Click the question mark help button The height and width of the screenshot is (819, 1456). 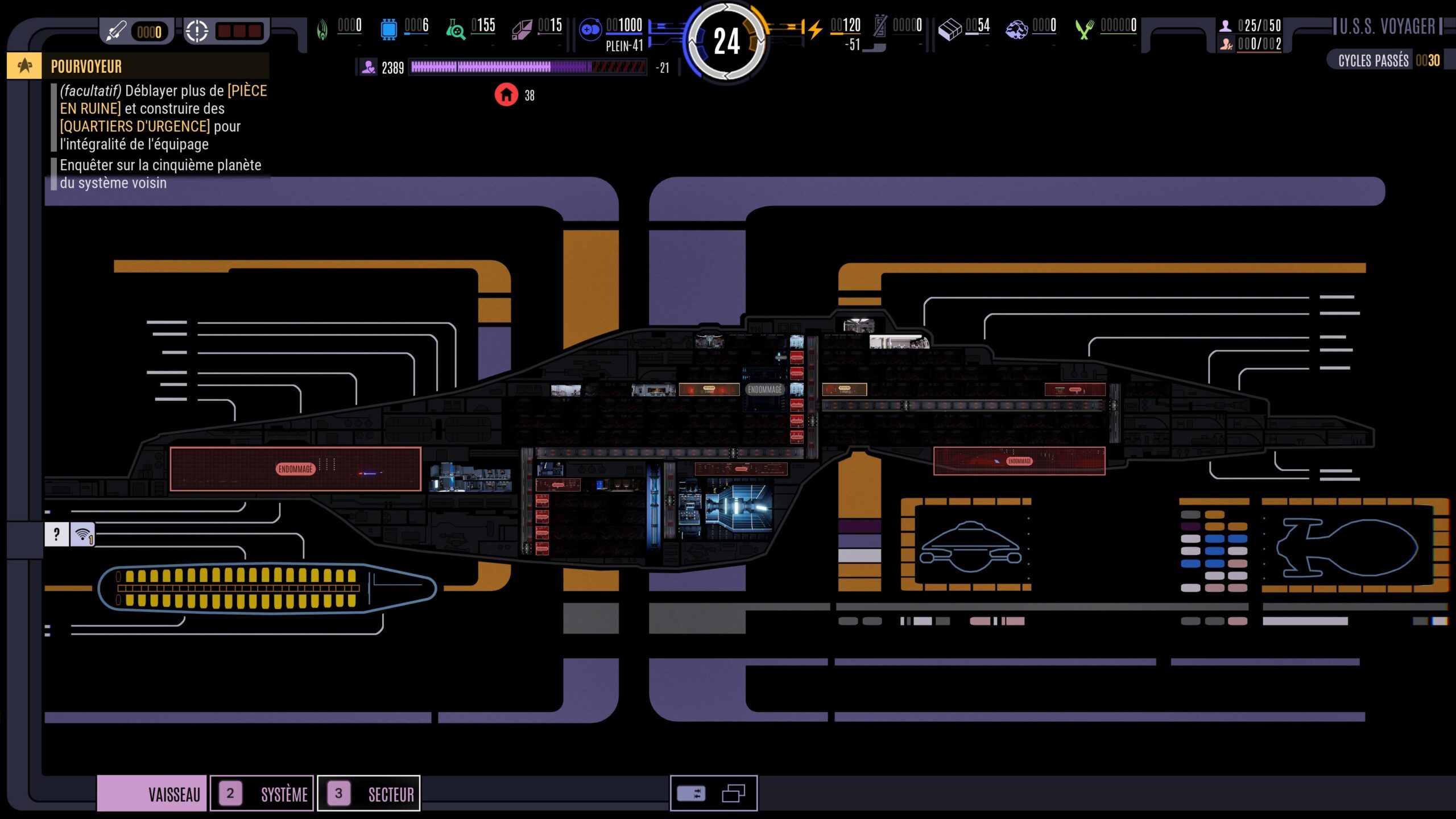(56, 535)
